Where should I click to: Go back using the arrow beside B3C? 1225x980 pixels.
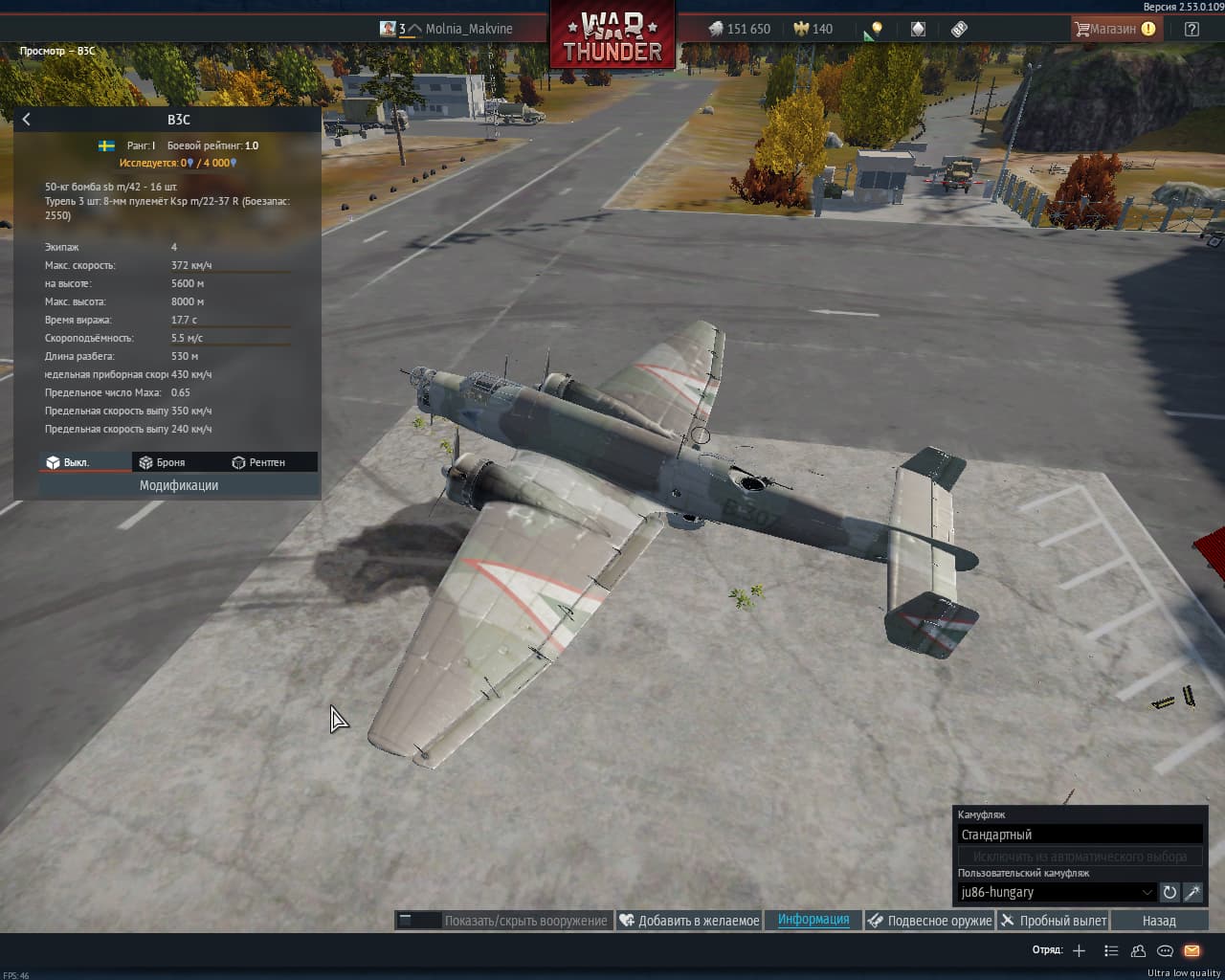(x=27, y=120)
